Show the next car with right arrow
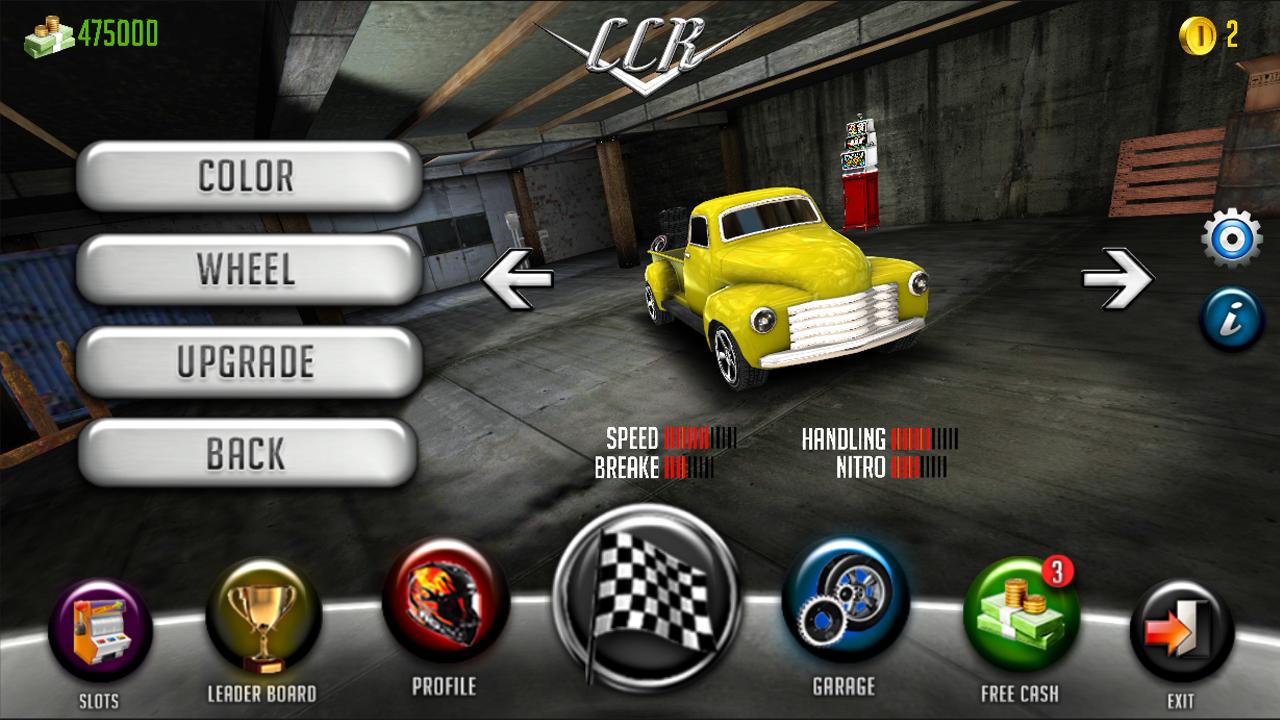Viewport: 1280px width, 720px height. tap(1117, 277)
